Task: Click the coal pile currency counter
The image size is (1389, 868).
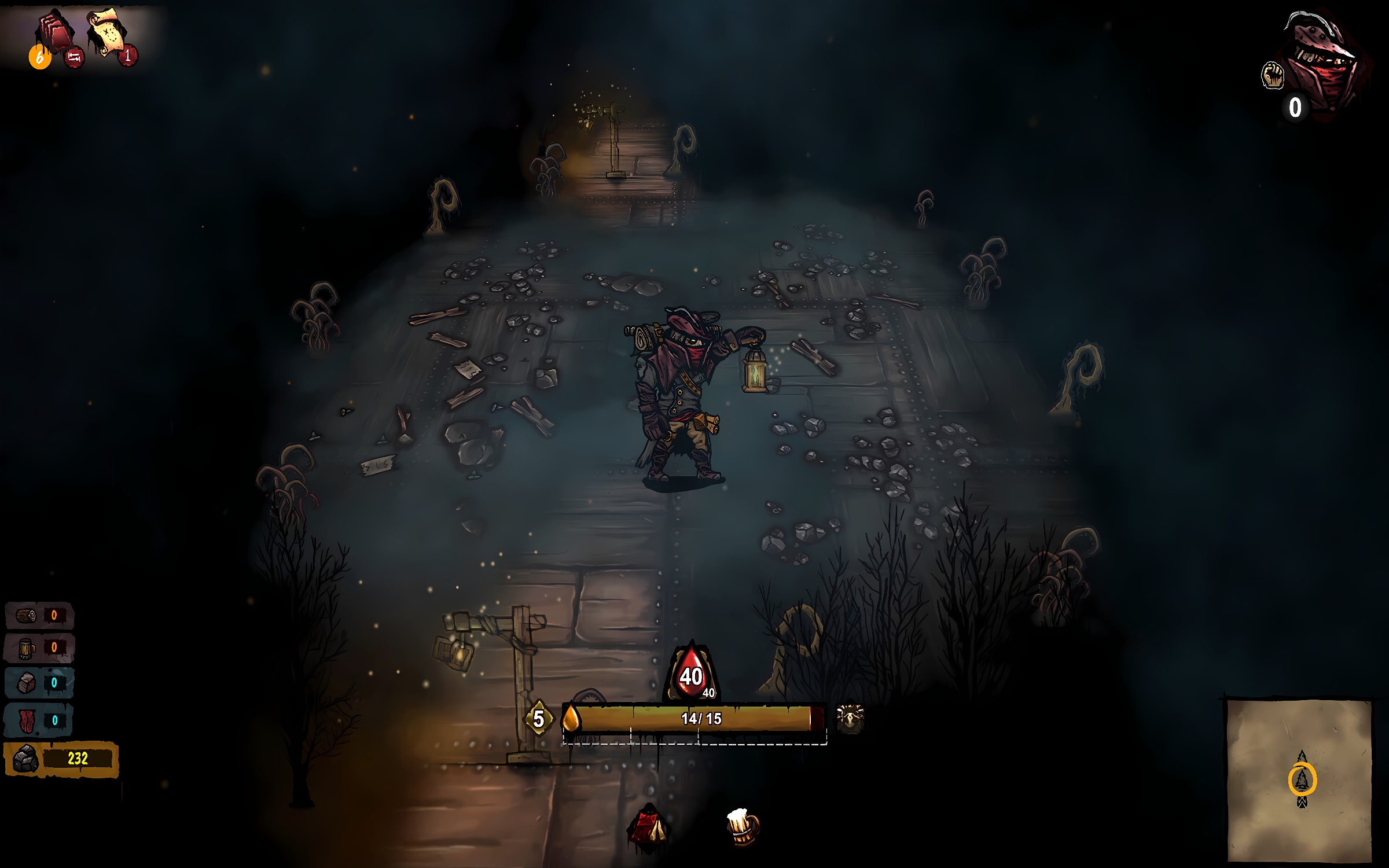Action: [61, 759]
